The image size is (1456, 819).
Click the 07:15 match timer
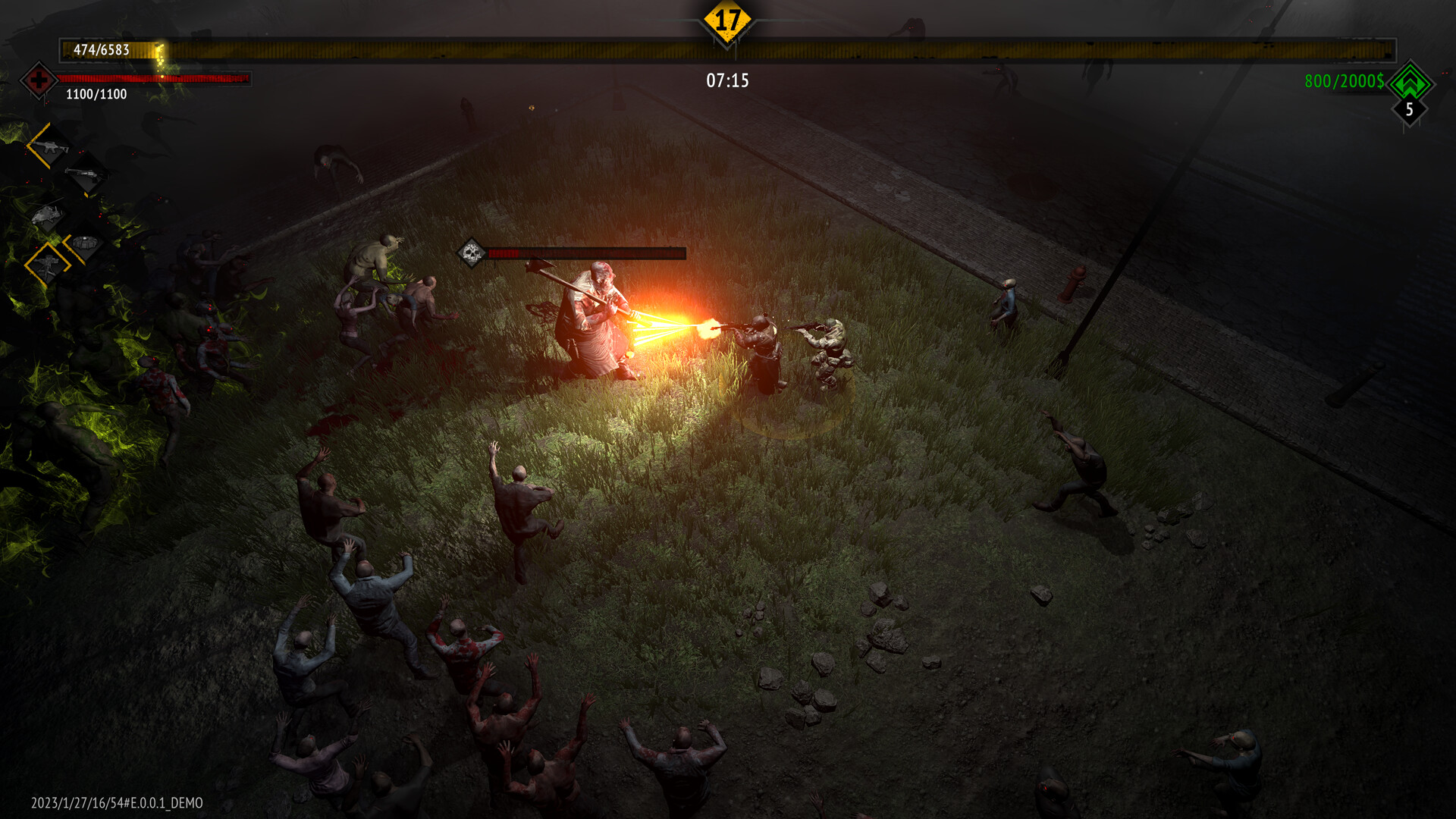[726, 79]
